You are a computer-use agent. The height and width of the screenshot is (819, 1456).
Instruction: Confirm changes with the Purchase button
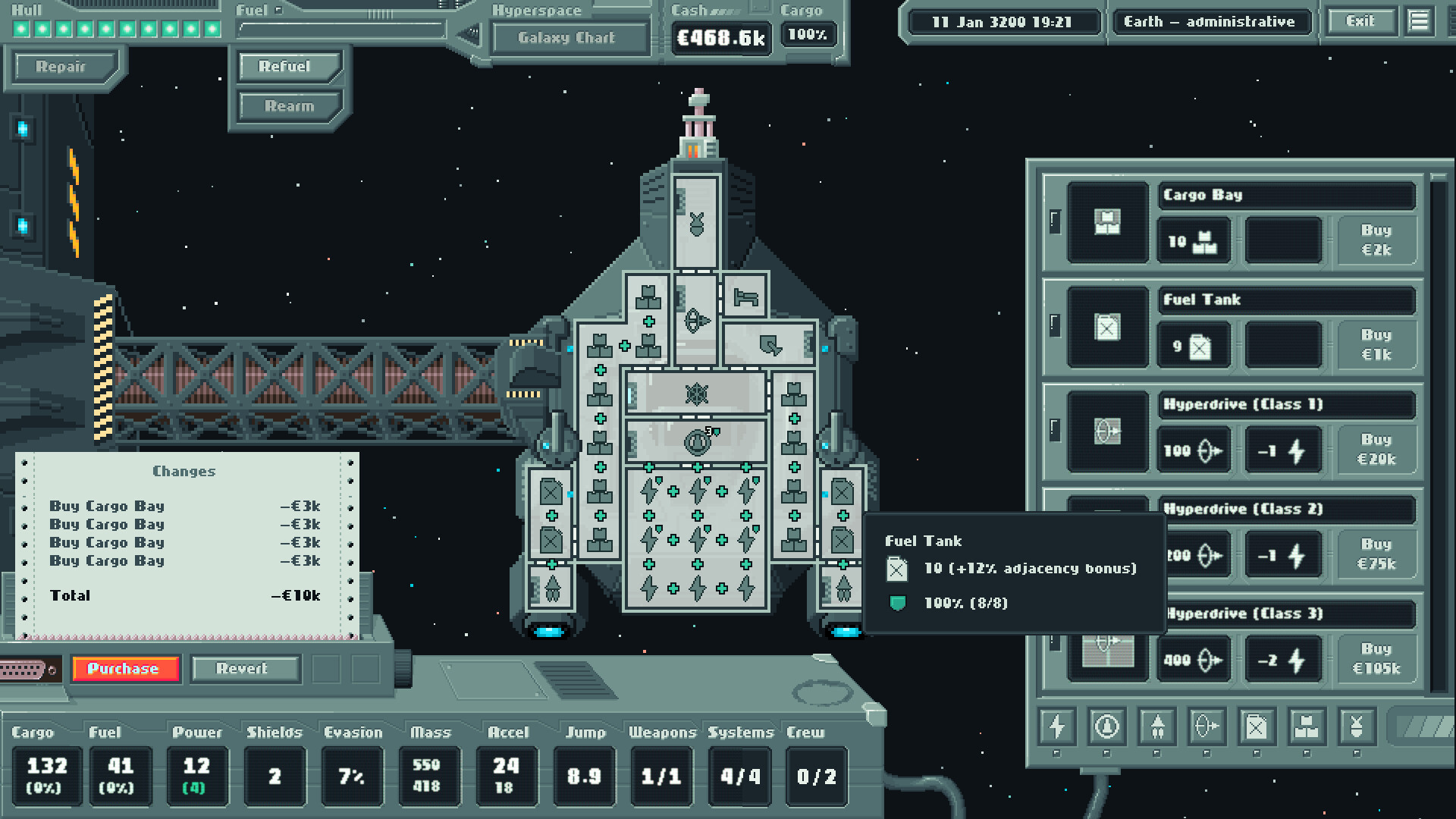click(x=125, y=669)
